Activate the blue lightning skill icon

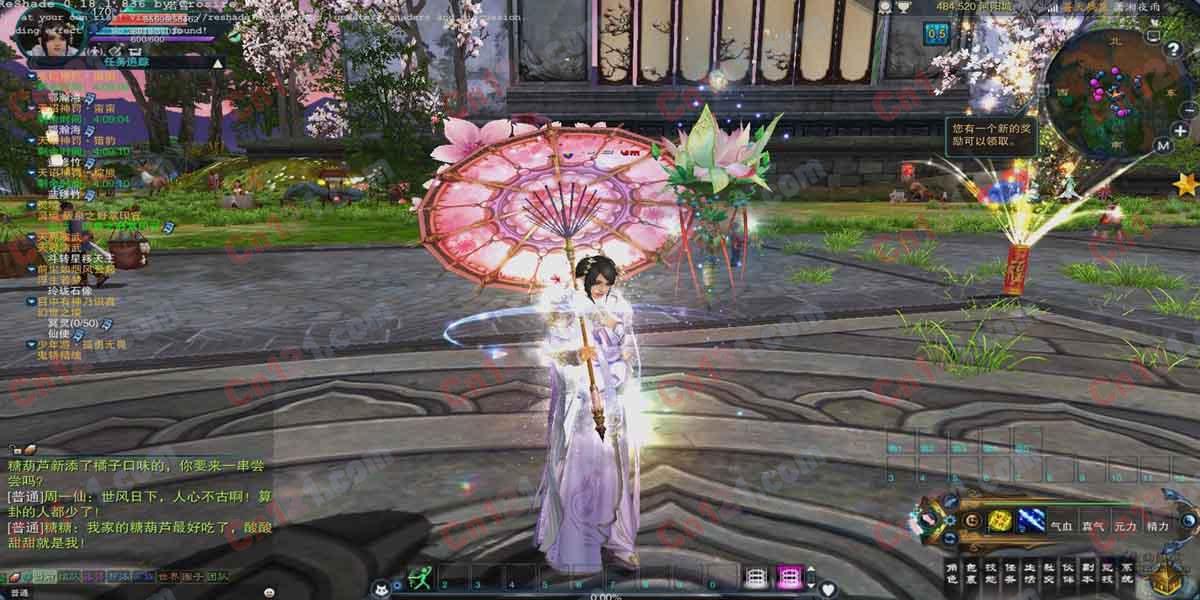coord(1030,520)
